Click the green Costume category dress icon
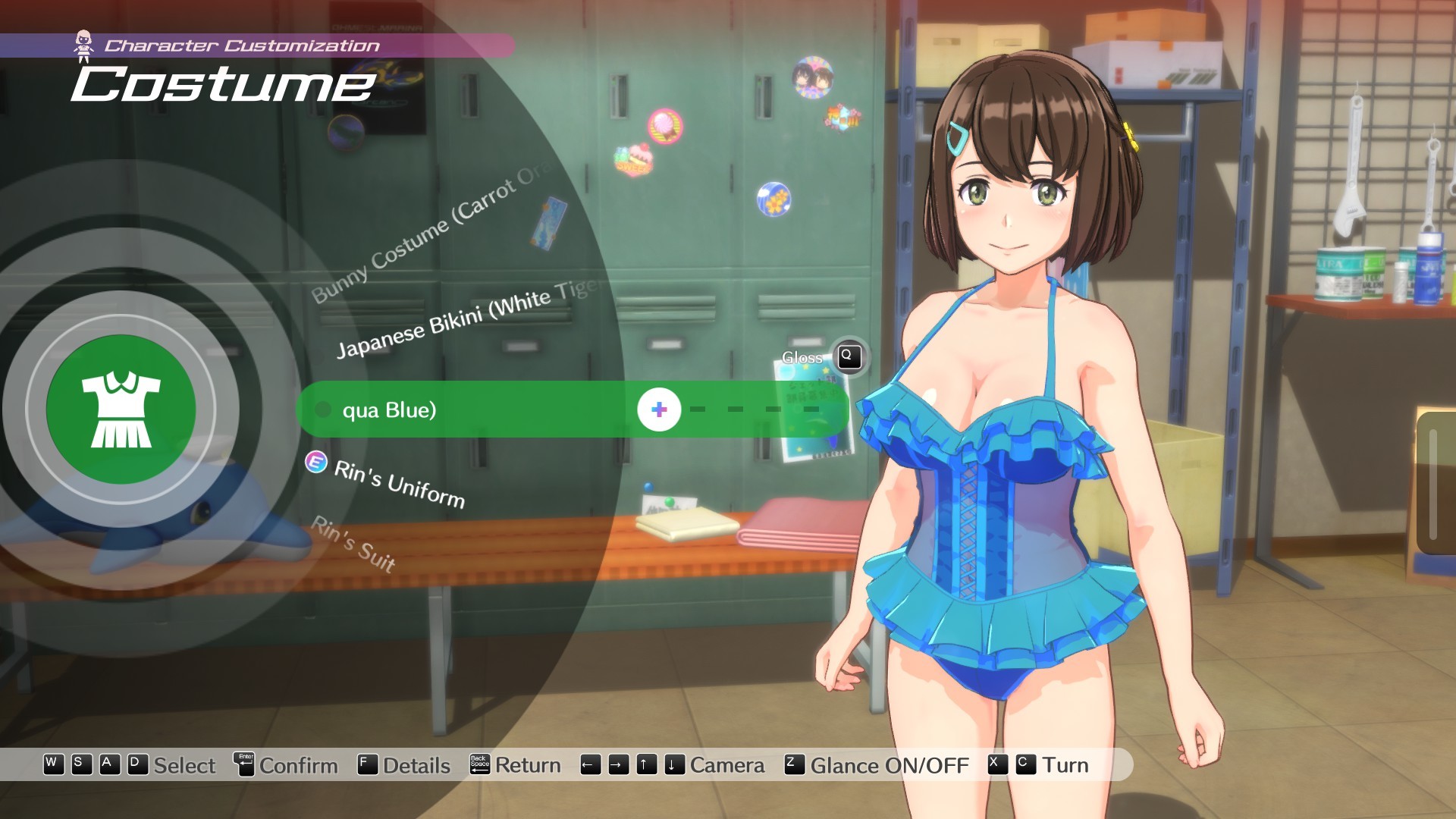This screenshot has height=819, width=1456. pos(121,409)
